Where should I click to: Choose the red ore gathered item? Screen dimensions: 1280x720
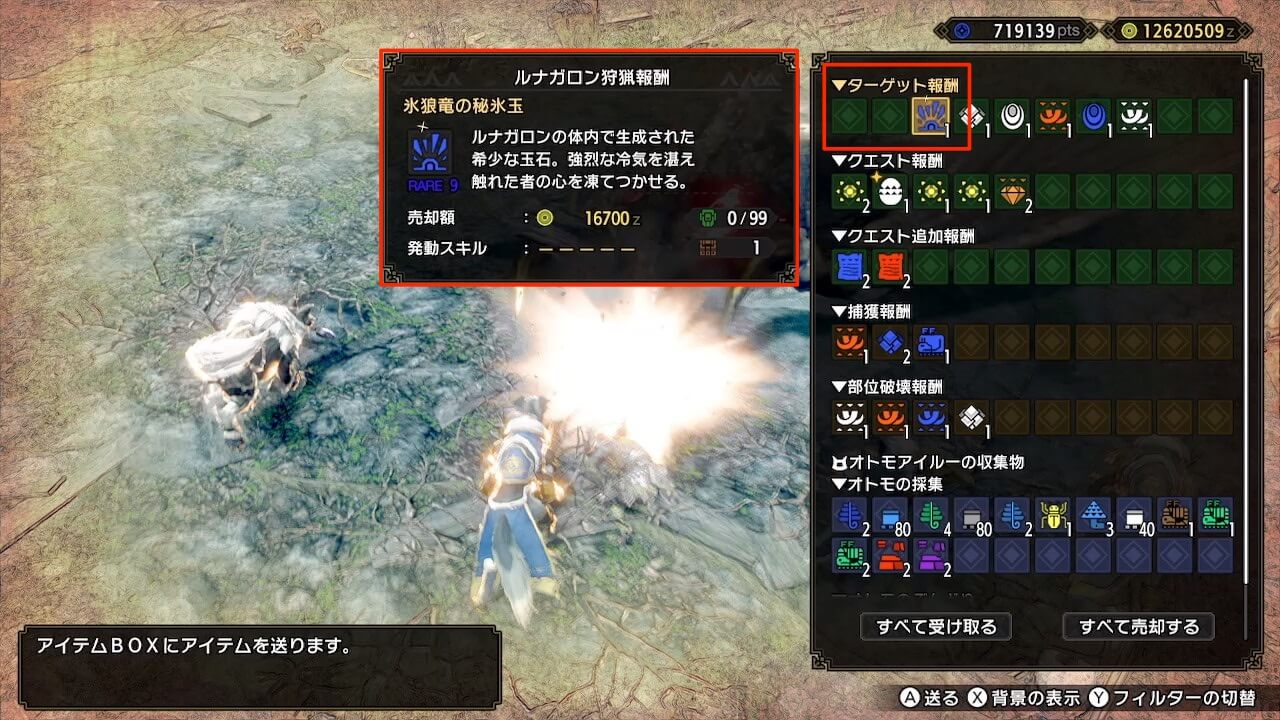(890, 554)
